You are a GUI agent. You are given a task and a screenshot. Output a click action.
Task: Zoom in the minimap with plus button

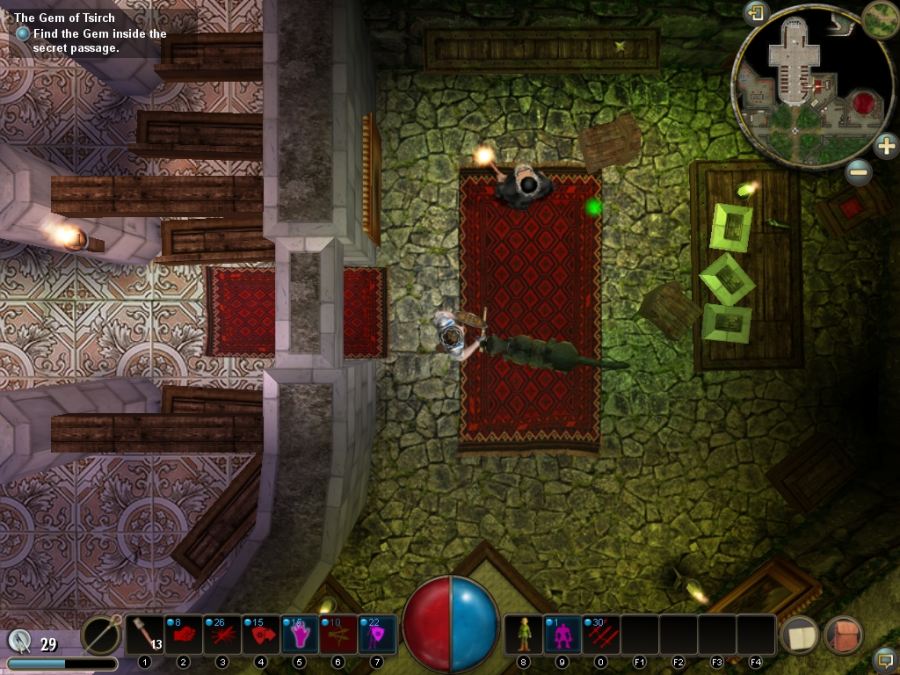tap(886, 146)
